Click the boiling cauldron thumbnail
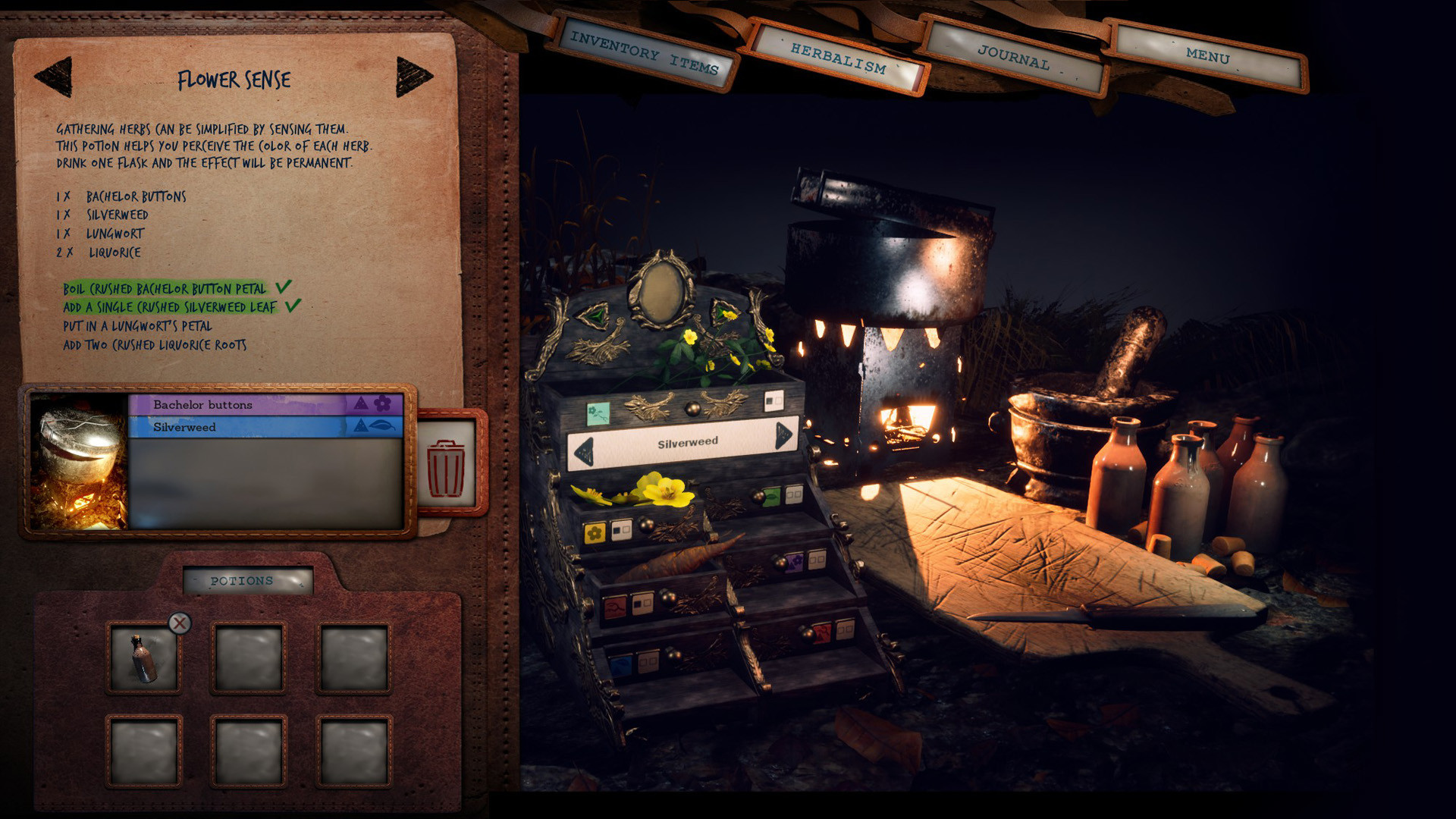This screenshot has height=819, width=1456. 79,460
